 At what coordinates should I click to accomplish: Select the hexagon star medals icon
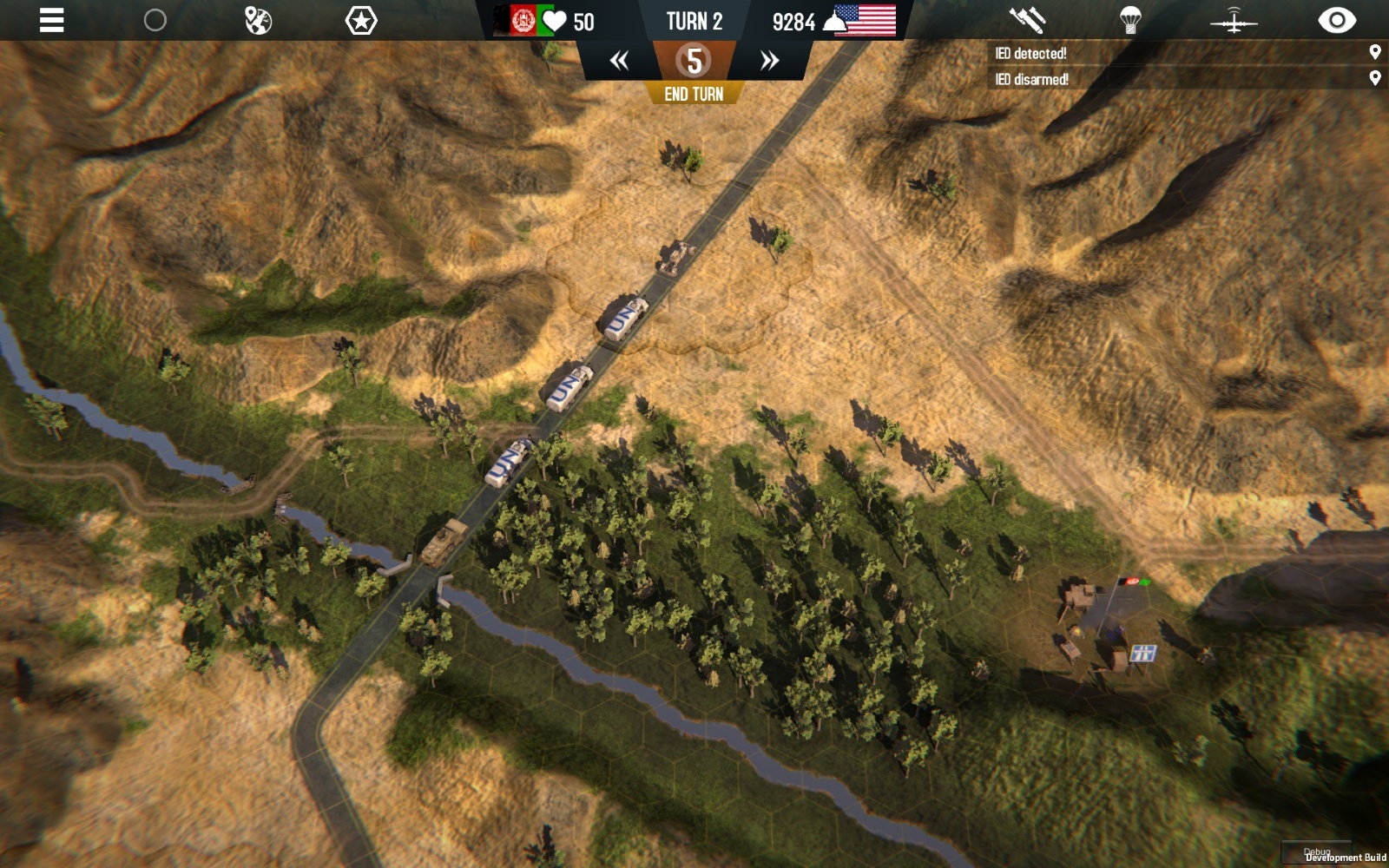tap(359, 20)
